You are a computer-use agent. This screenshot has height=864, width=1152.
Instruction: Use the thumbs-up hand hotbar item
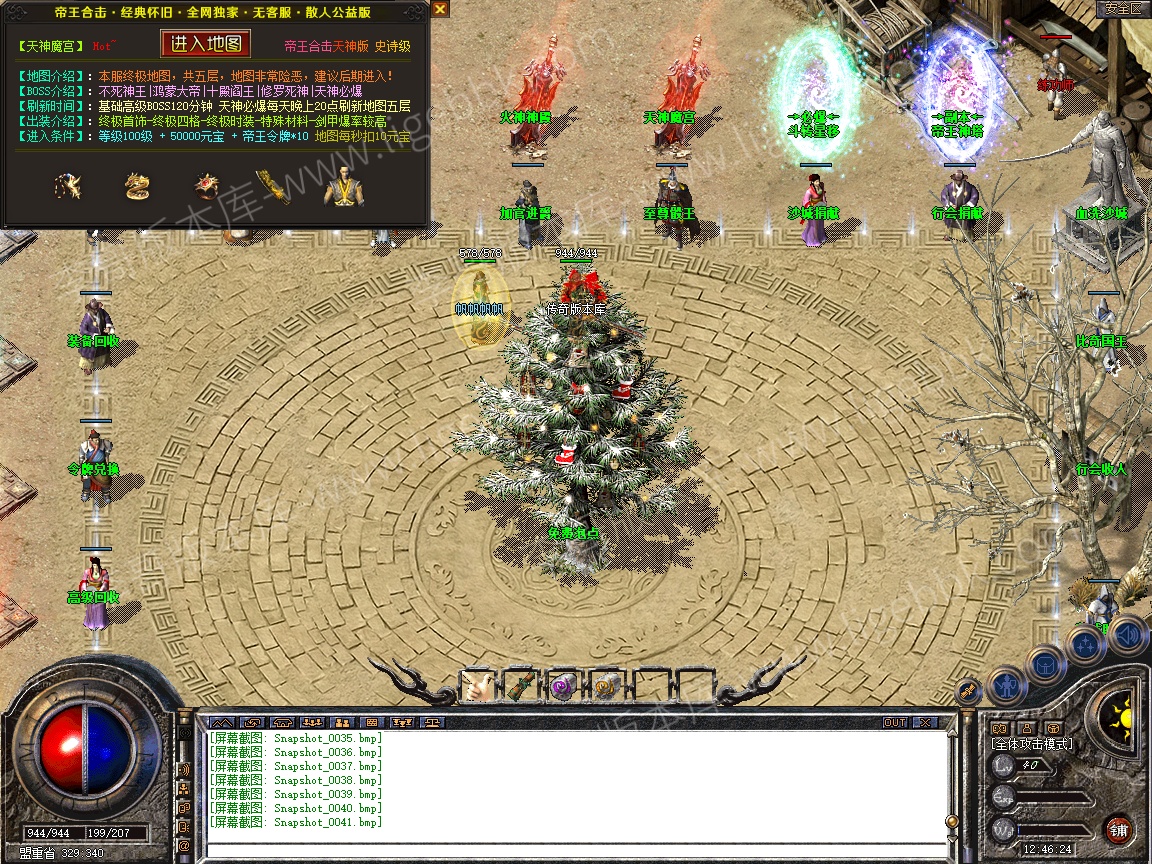[x=477, y=685]
